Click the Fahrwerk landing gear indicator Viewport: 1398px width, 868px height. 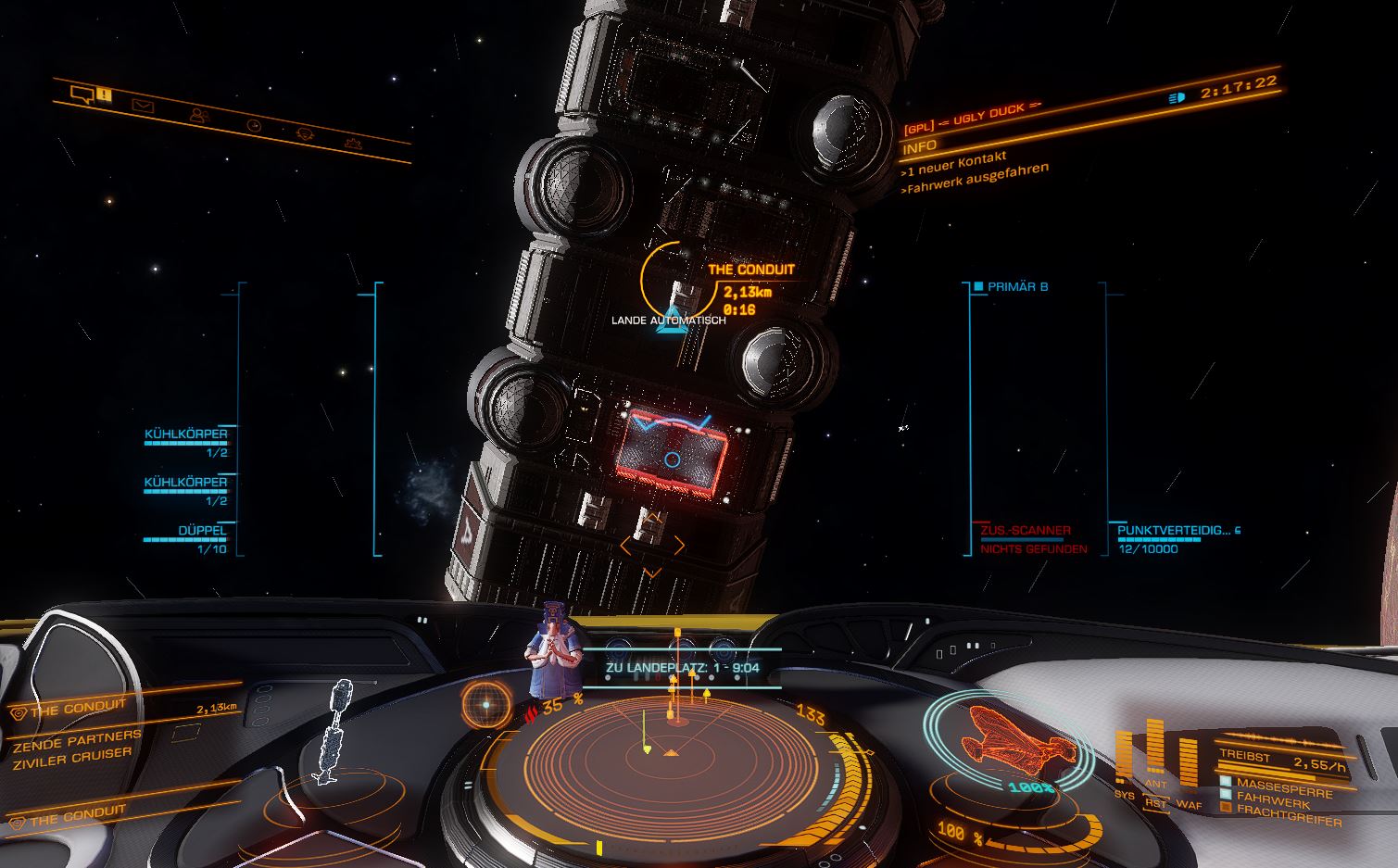[x=1273, y=799]
